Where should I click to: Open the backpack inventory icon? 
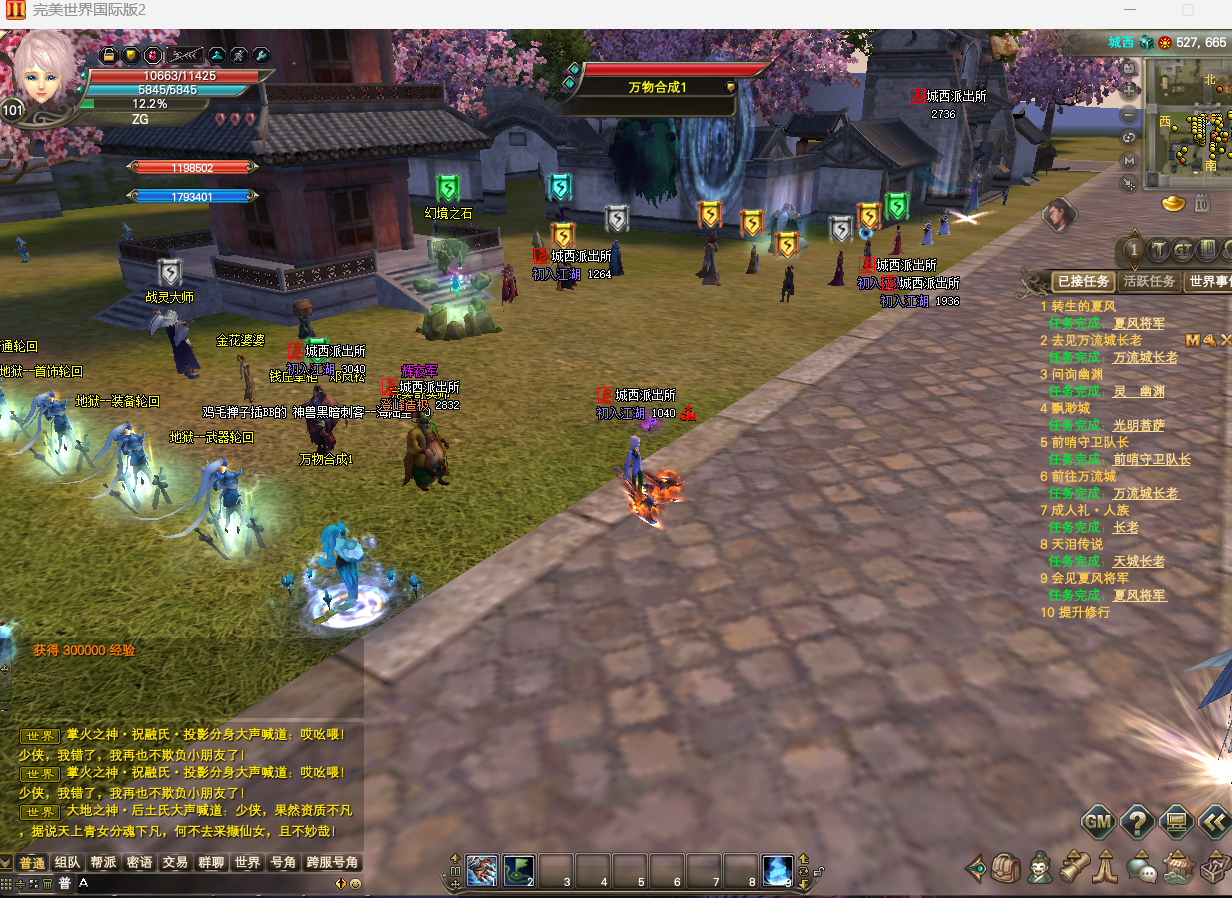point(1007,867)
